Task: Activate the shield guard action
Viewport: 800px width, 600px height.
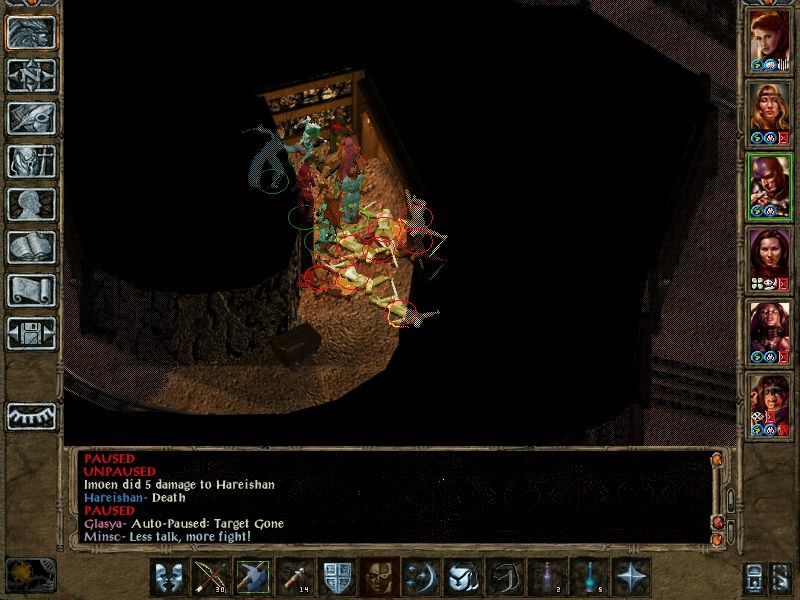Action: coord(336,577)
